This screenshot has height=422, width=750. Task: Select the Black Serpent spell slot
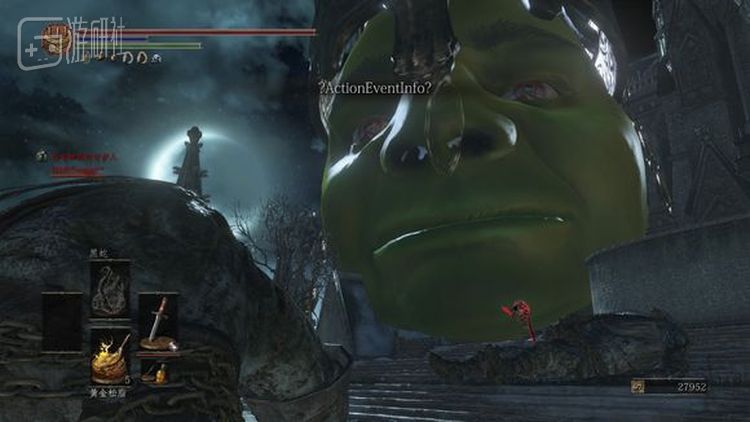[110, 288]
